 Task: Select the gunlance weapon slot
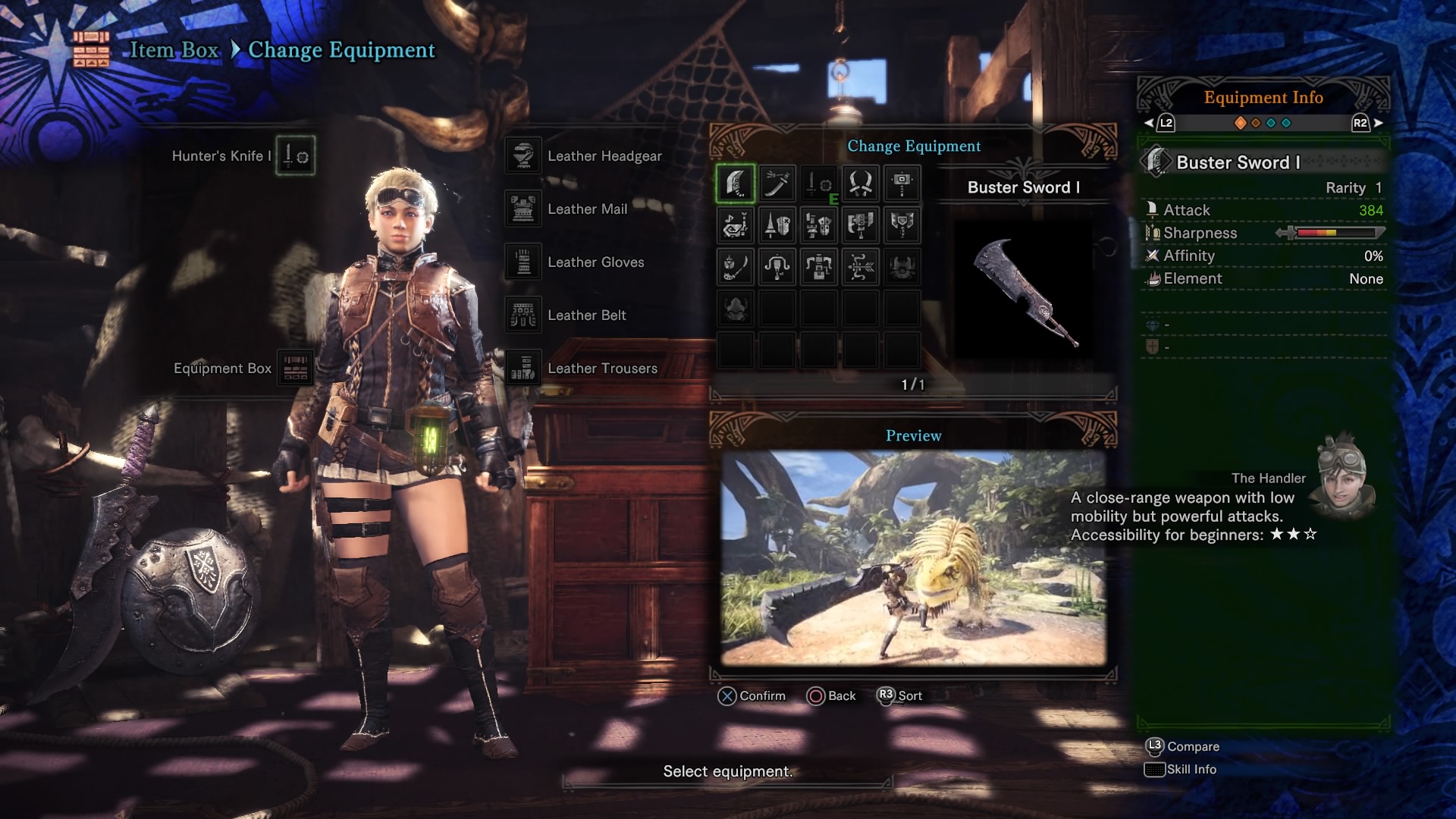point(818,225)
